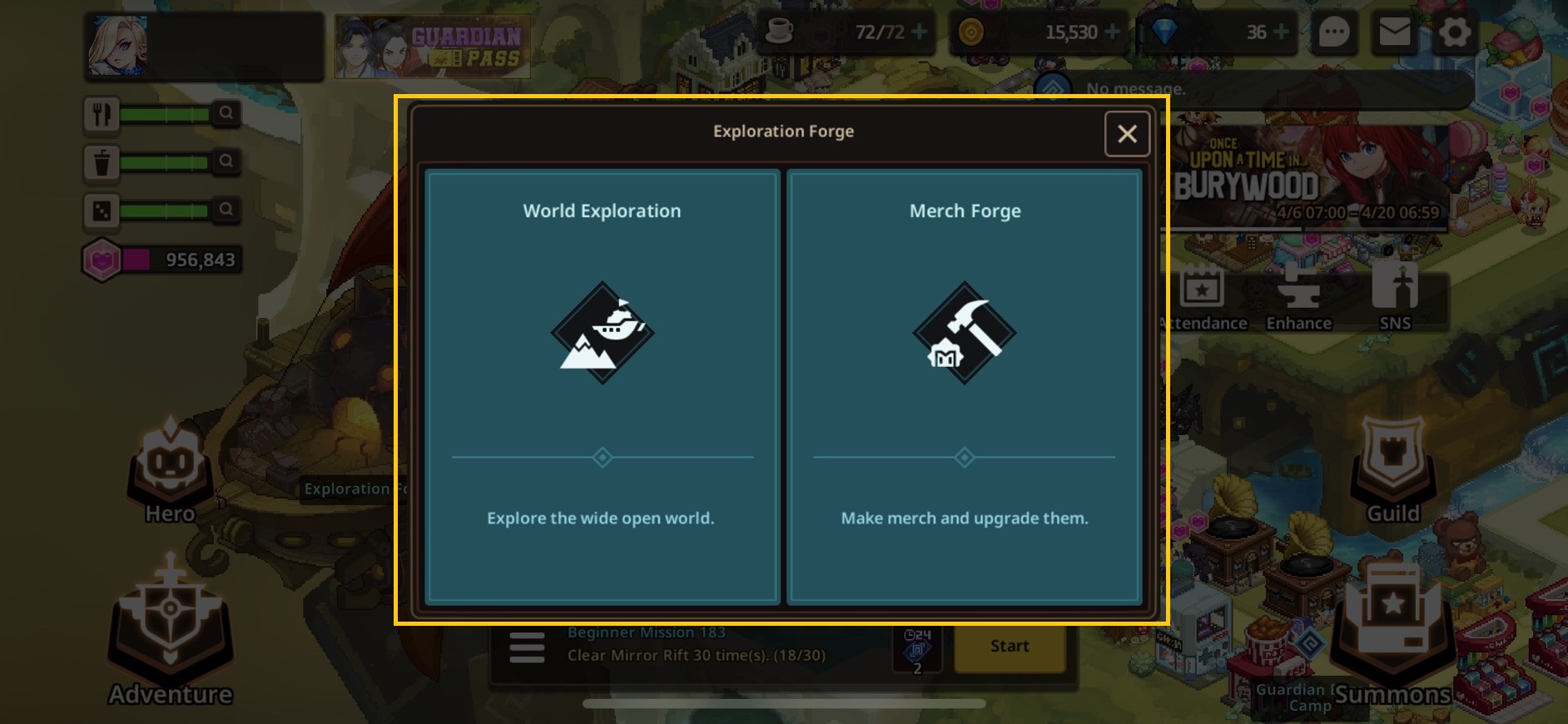Start Beginner Mission 183
Viewport: 1568px width, 724px height.
1009,647
